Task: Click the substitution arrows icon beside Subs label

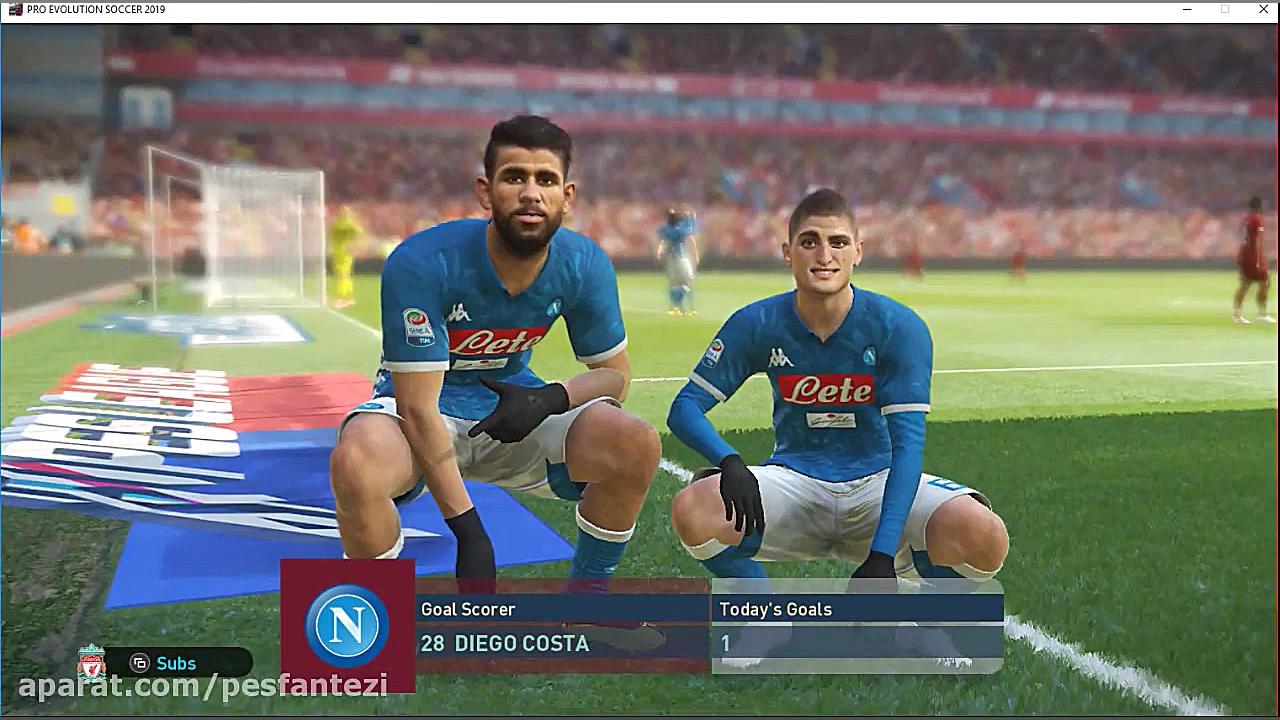Action: coord(139,663)
